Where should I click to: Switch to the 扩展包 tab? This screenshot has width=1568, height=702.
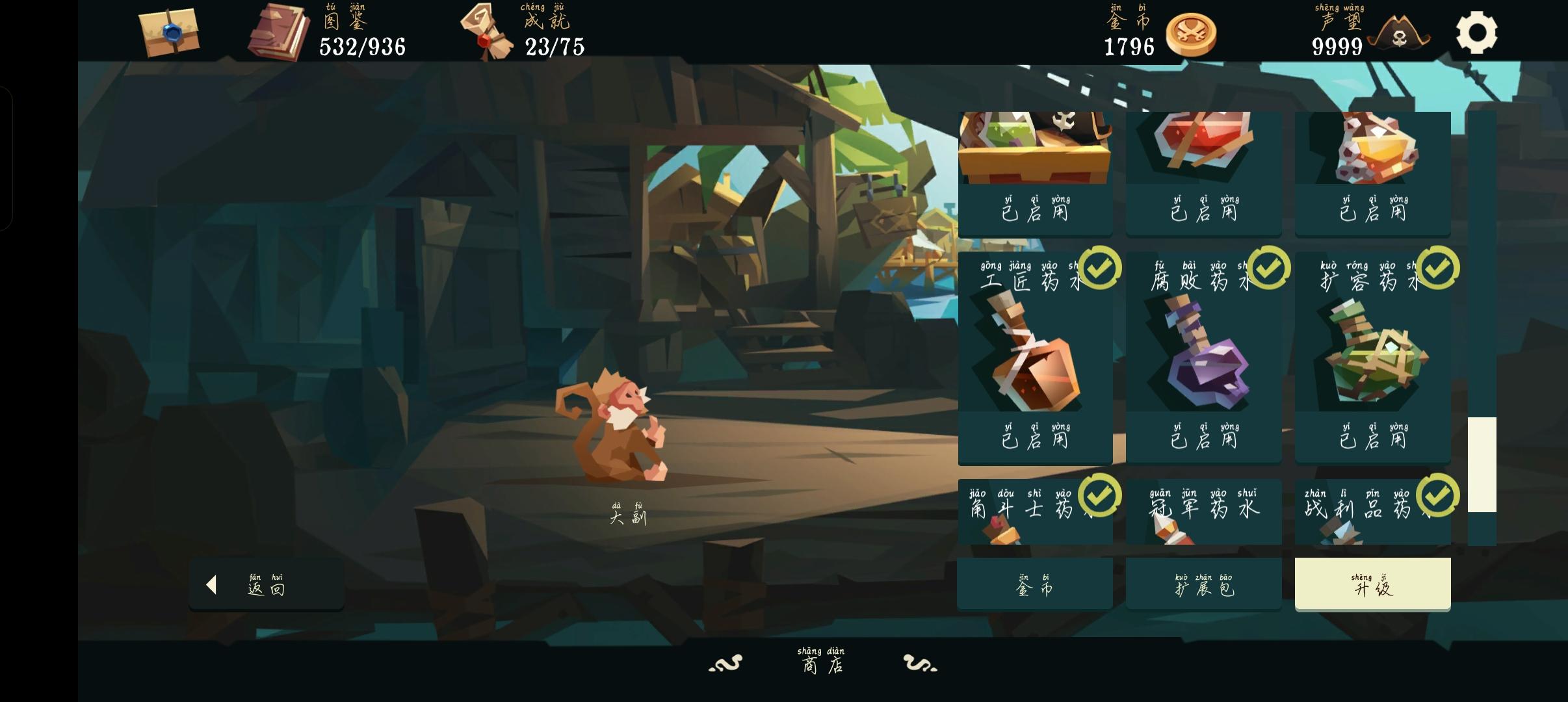click(x=1203, y=584)
